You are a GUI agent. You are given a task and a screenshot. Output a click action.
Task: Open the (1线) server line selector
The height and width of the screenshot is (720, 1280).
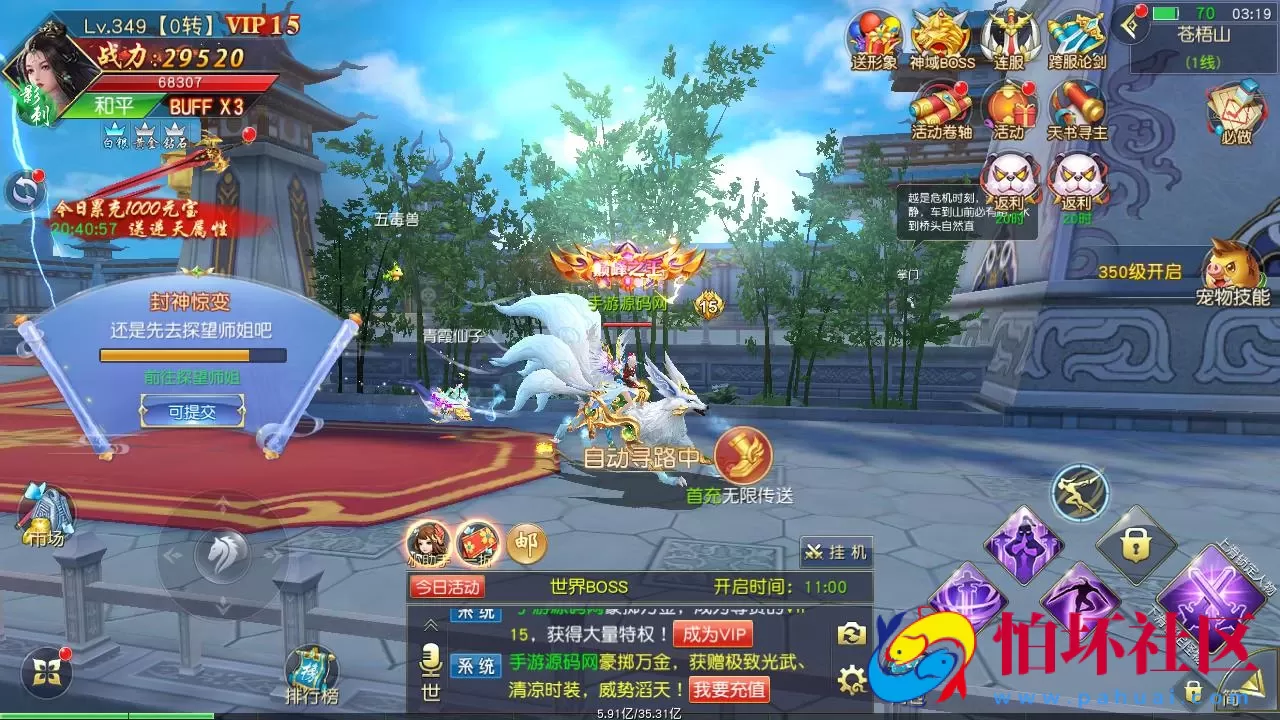point(1204,62)
